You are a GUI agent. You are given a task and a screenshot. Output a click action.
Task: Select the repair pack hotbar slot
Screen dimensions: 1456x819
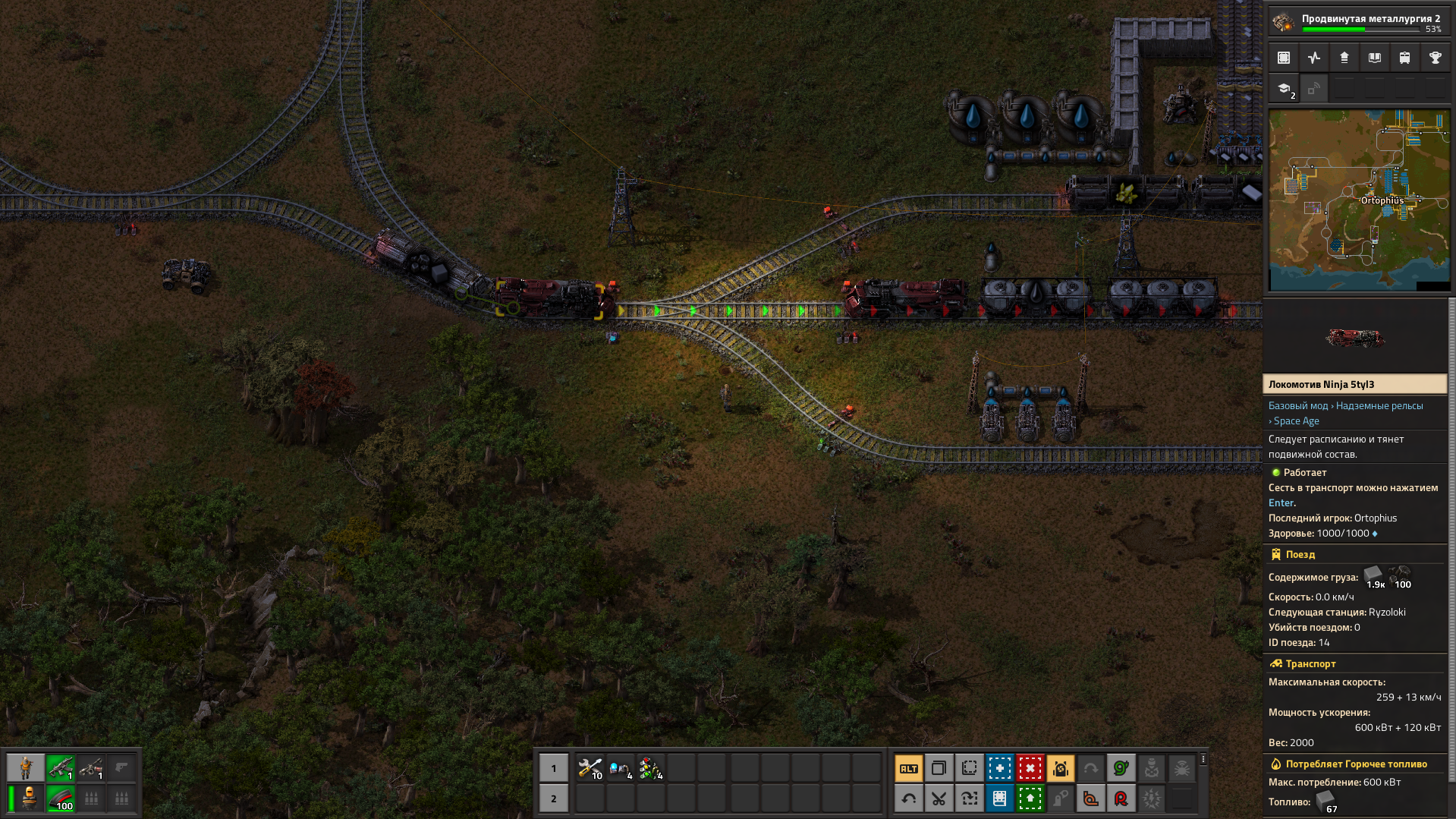(x=590, y=768)
